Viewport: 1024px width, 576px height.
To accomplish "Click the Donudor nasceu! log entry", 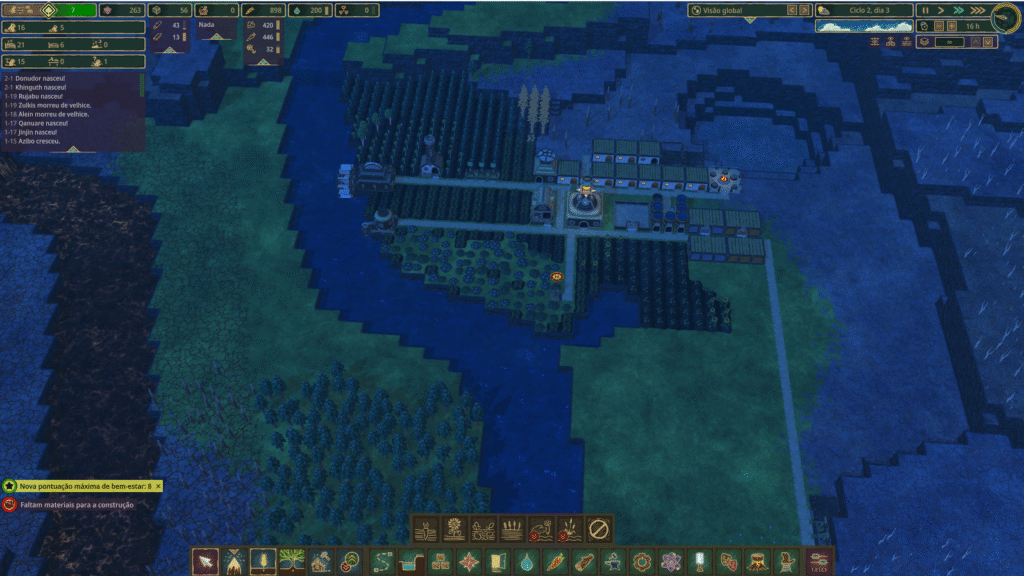I will 40,79.
